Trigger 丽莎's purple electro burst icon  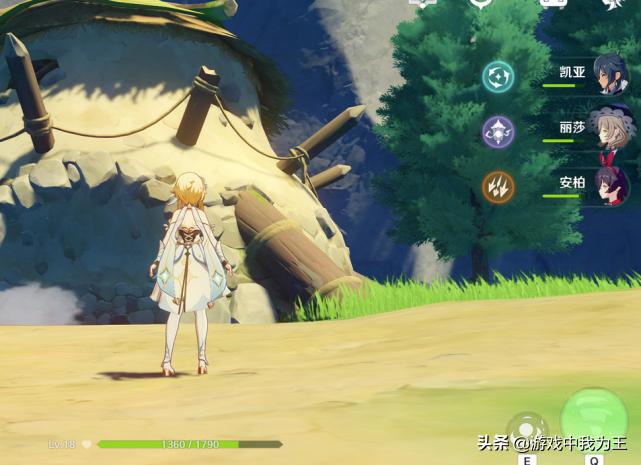tap(498, 131)
